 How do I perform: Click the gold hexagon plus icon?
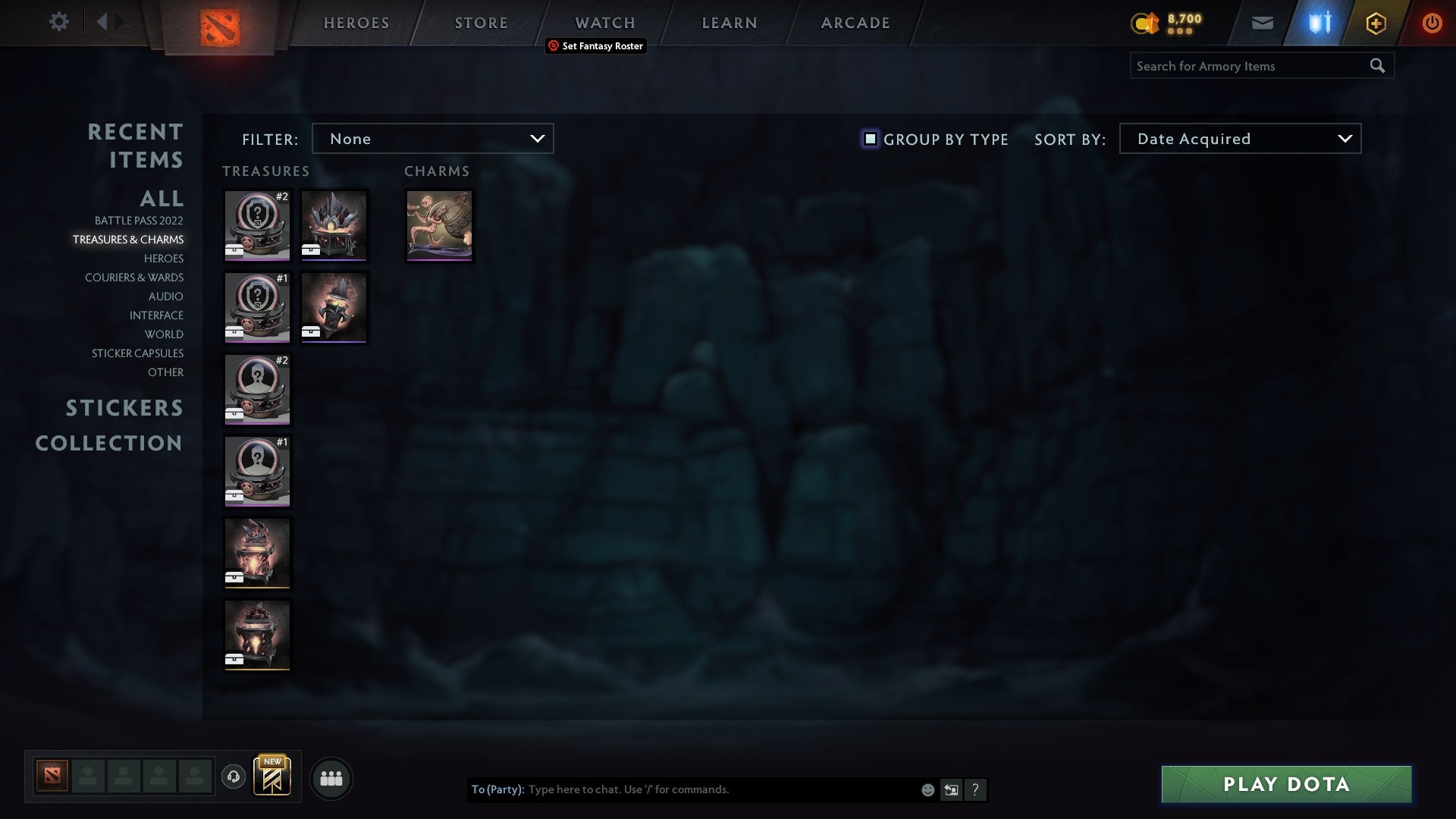(1376, 23)
